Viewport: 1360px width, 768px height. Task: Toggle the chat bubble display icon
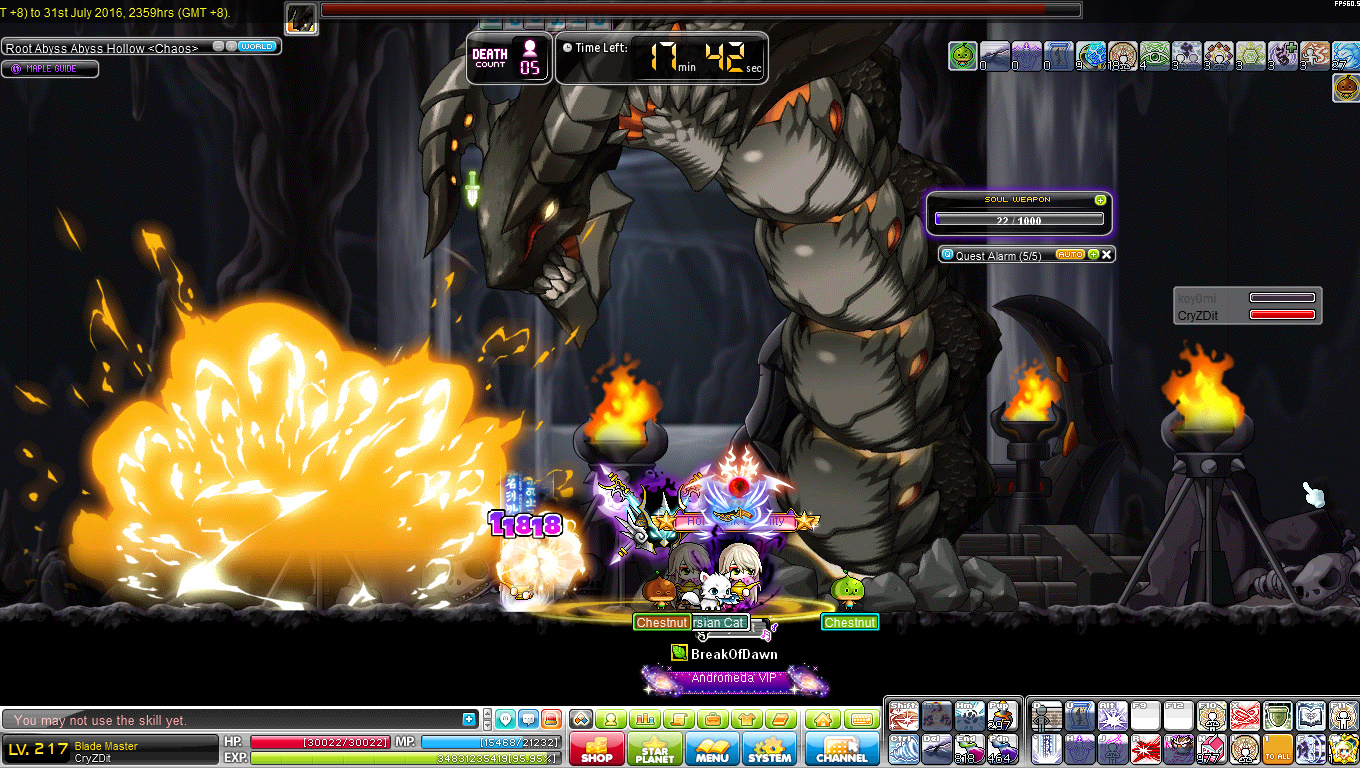click(529, 718)
